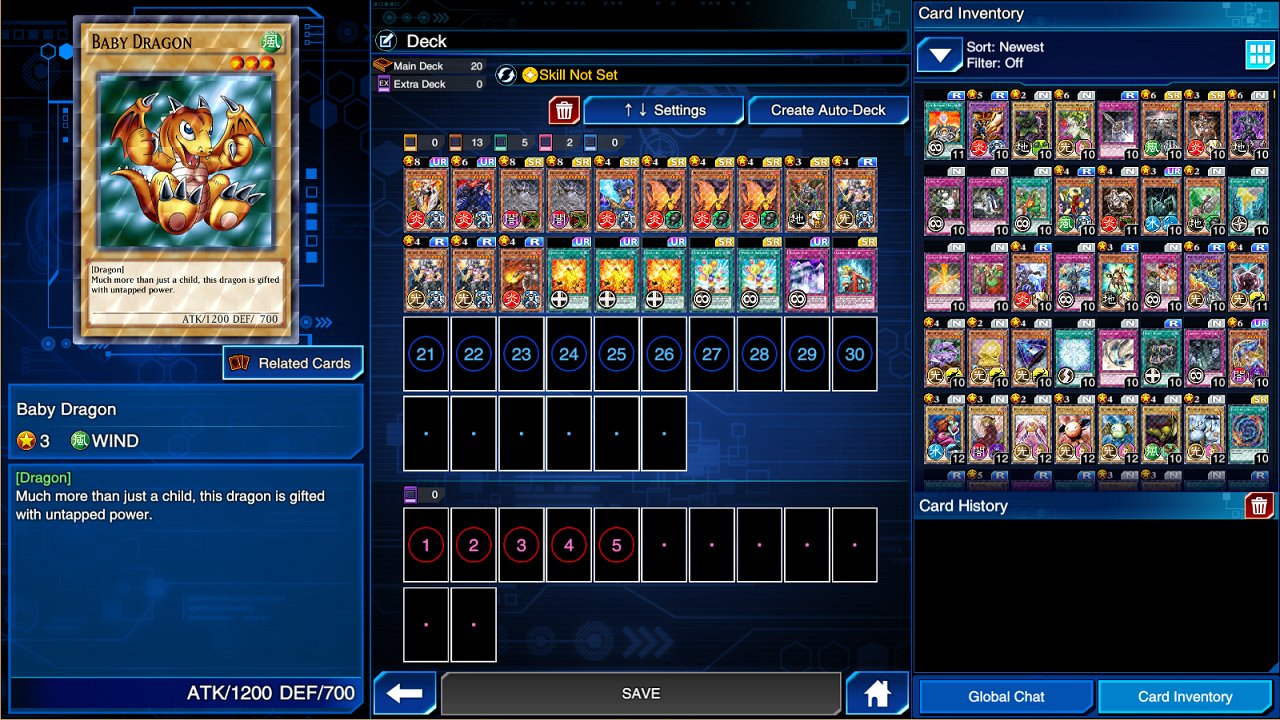The image size is (1280, 720).
Task: Edit the deck name pencil icon
Action: pos(387,41)
